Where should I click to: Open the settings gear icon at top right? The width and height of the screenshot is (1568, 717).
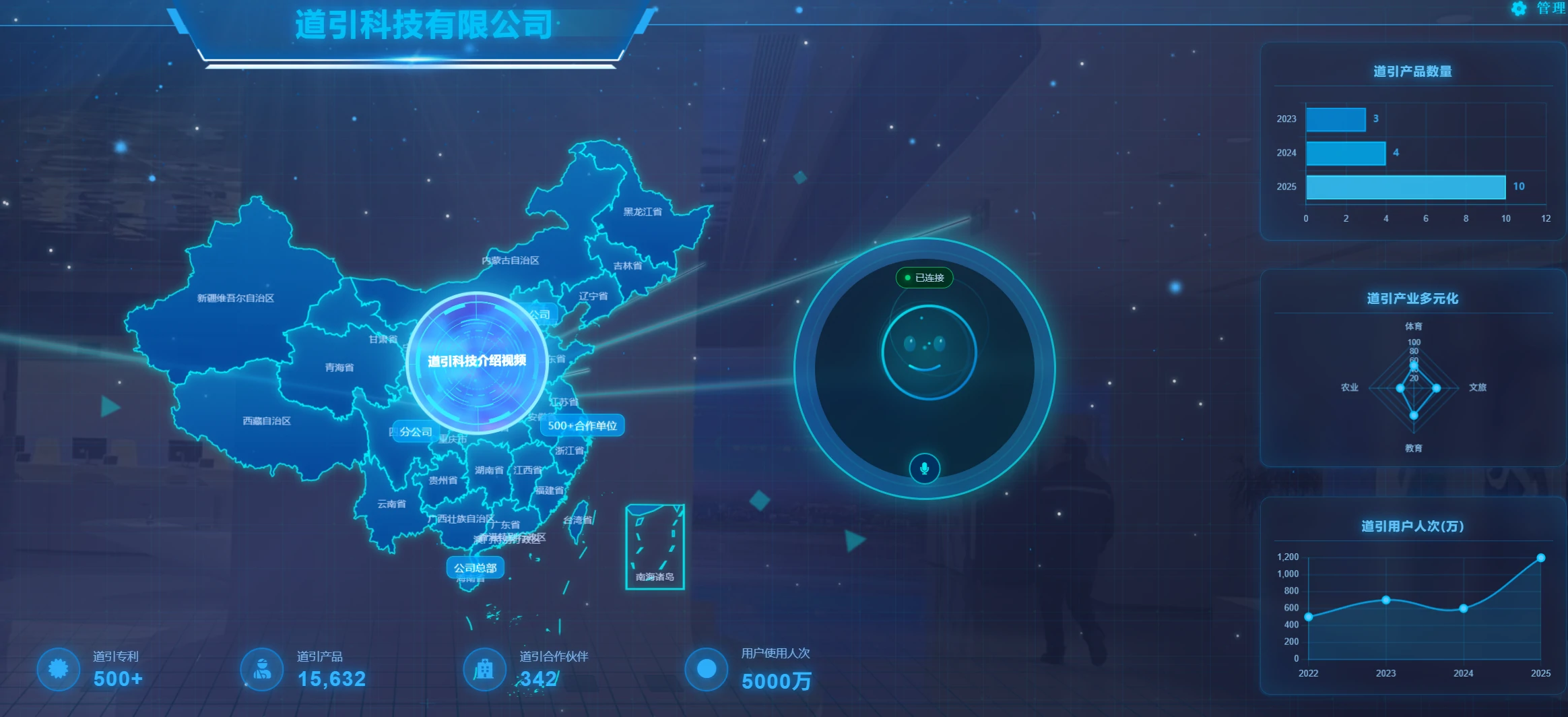pyautogui.click(x=1517, y=9)
